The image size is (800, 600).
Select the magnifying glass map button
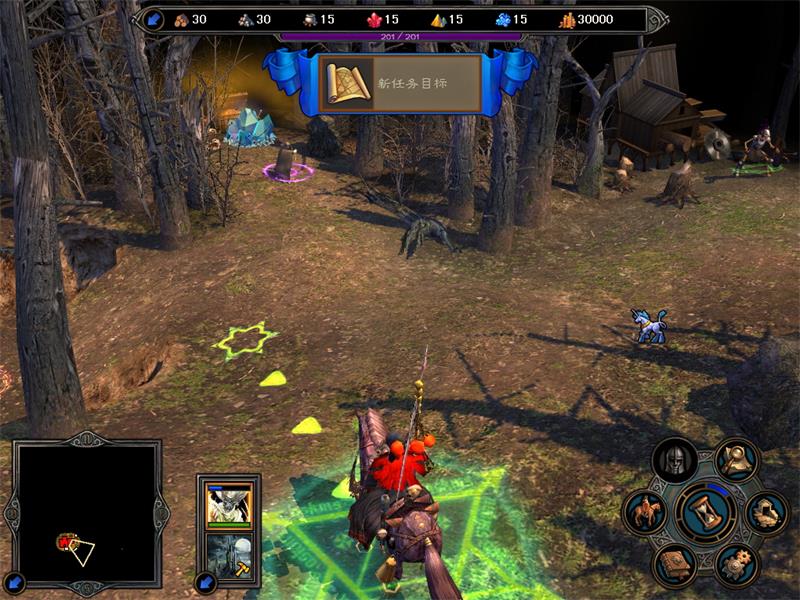tap(737, 460)
